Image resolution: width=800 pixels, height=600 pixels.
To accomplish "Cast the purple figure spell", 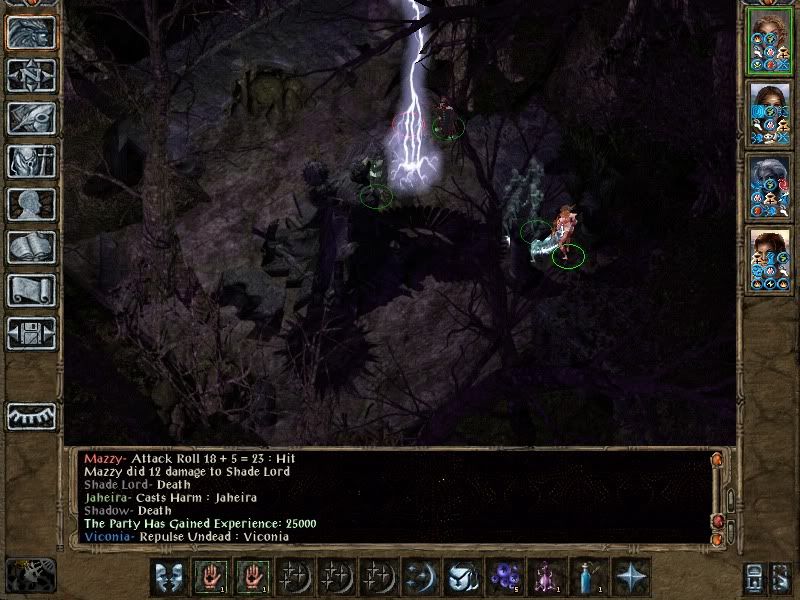I will (x=544, y=577).
